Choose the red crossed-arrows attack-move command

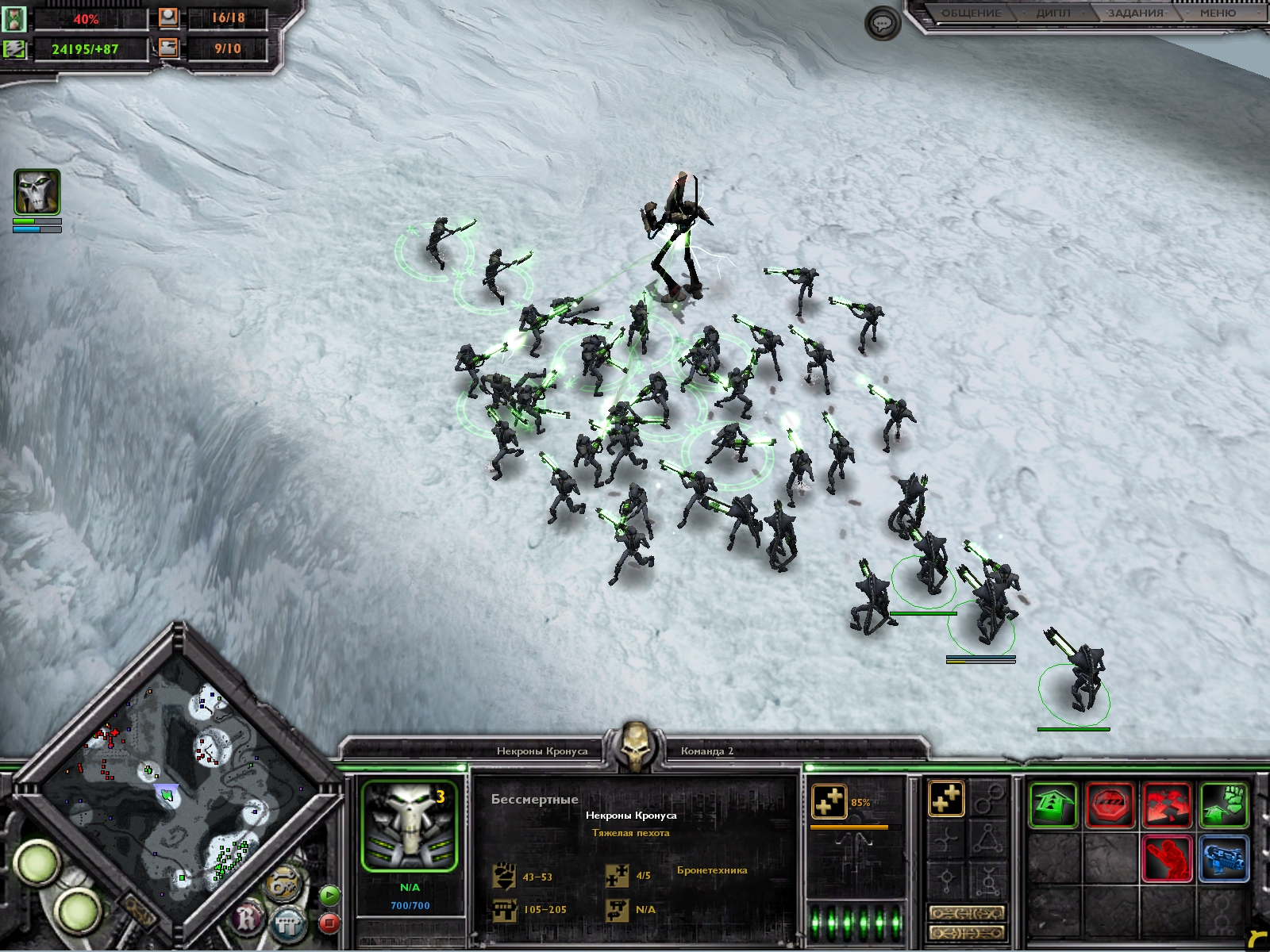click(x=1167, y=805)
